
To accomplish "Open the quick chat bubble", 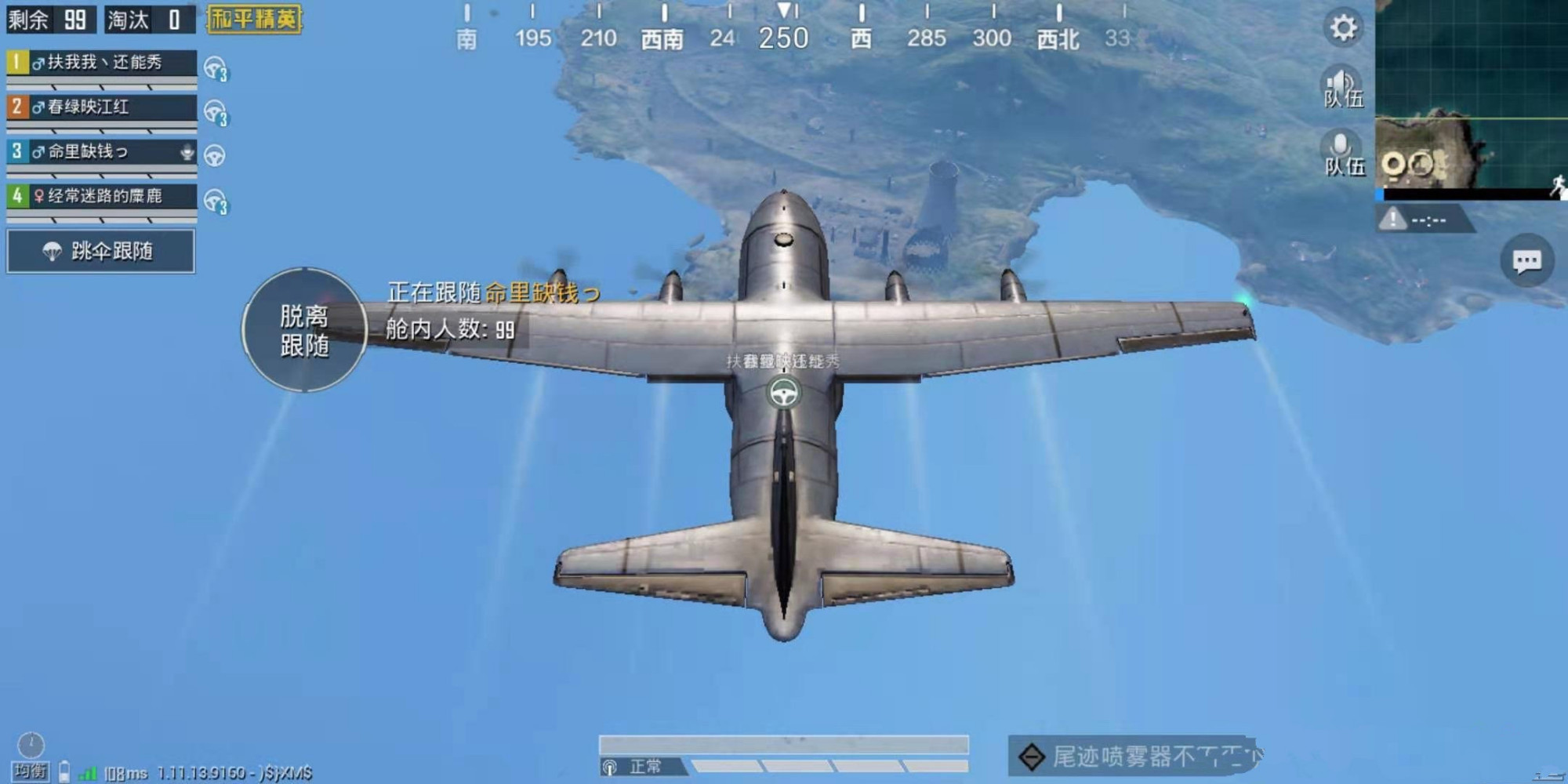I will [1526, 261].
